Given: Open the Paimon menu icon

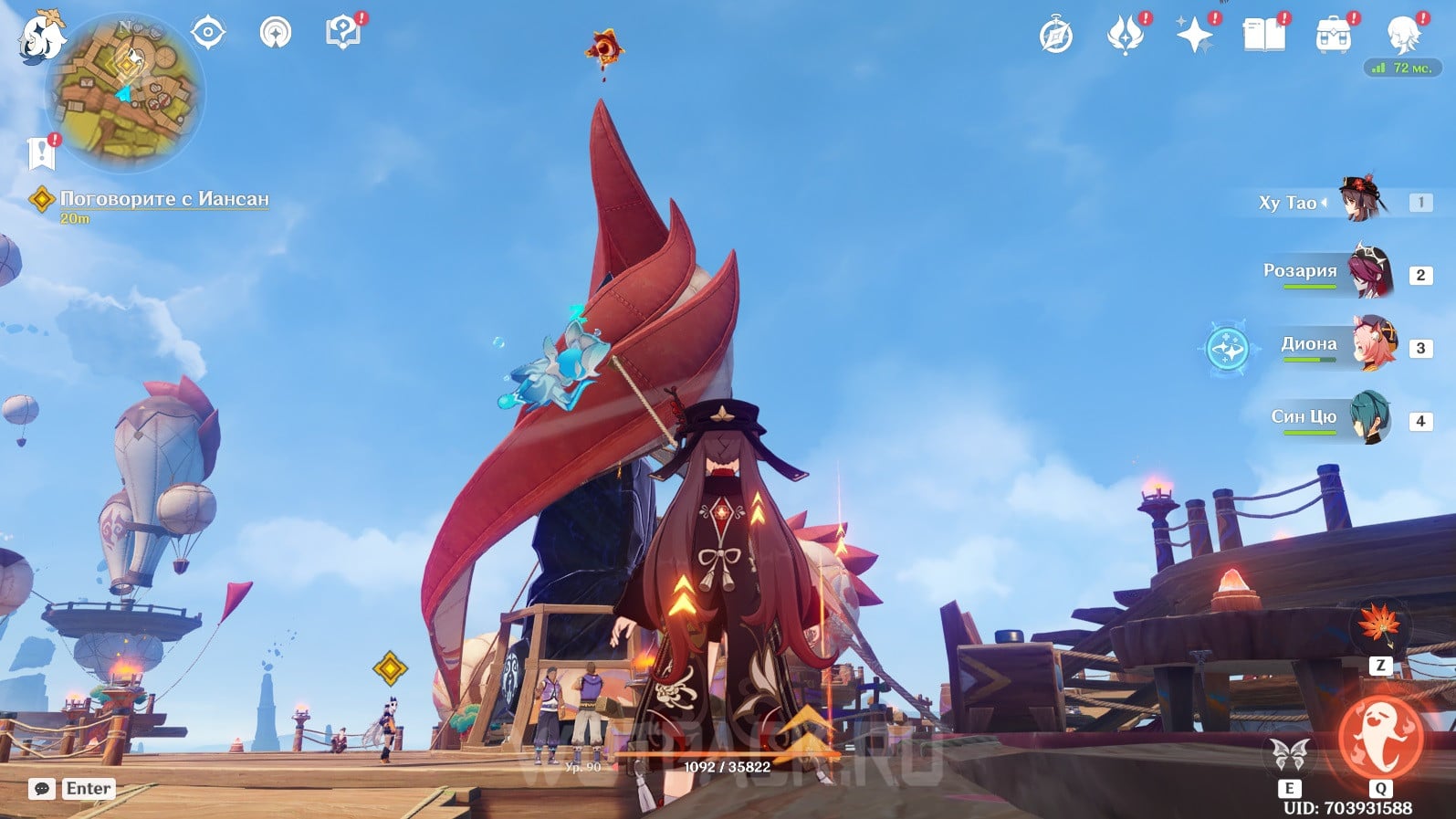Looking at the screenshot, I should (41, 38).
